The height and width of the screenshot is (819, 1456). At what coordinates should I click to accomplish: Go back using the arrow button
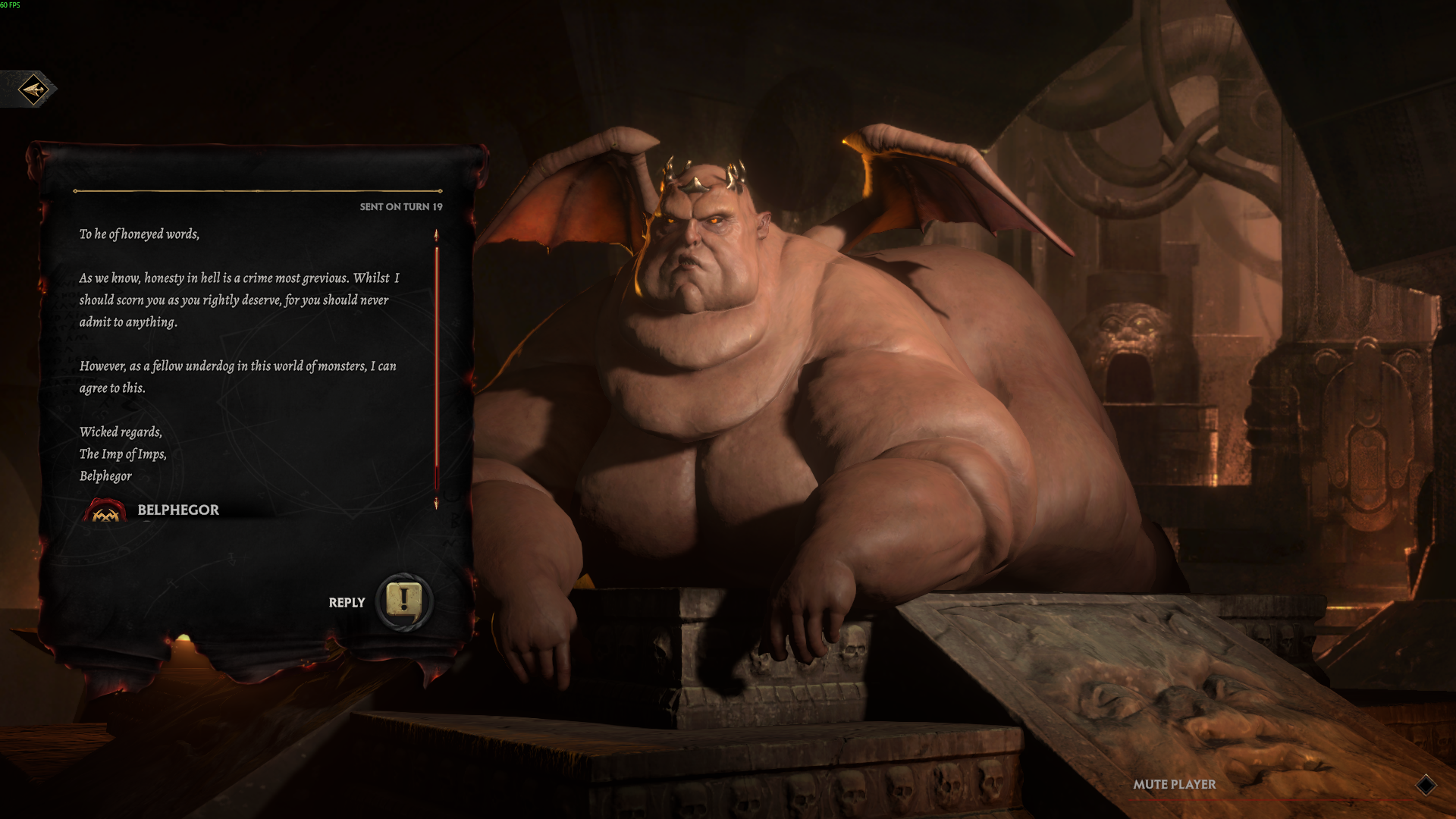[x=33, y=89]
